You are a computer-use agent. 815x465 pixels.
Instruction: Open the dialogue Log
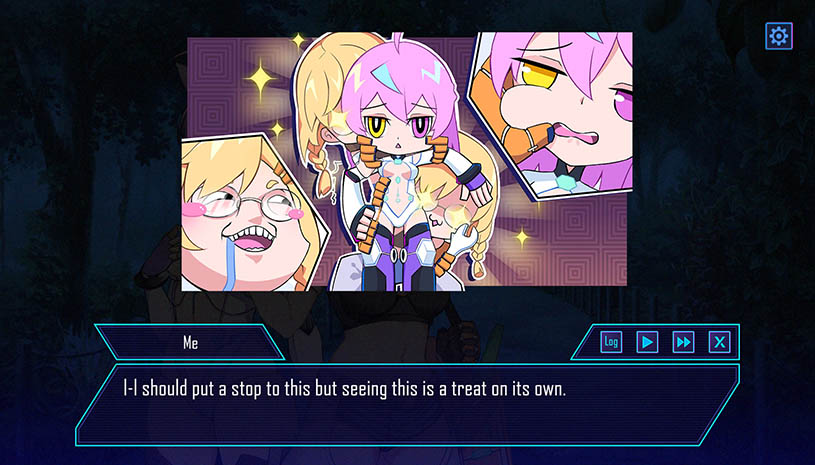(x=611, y=342)
